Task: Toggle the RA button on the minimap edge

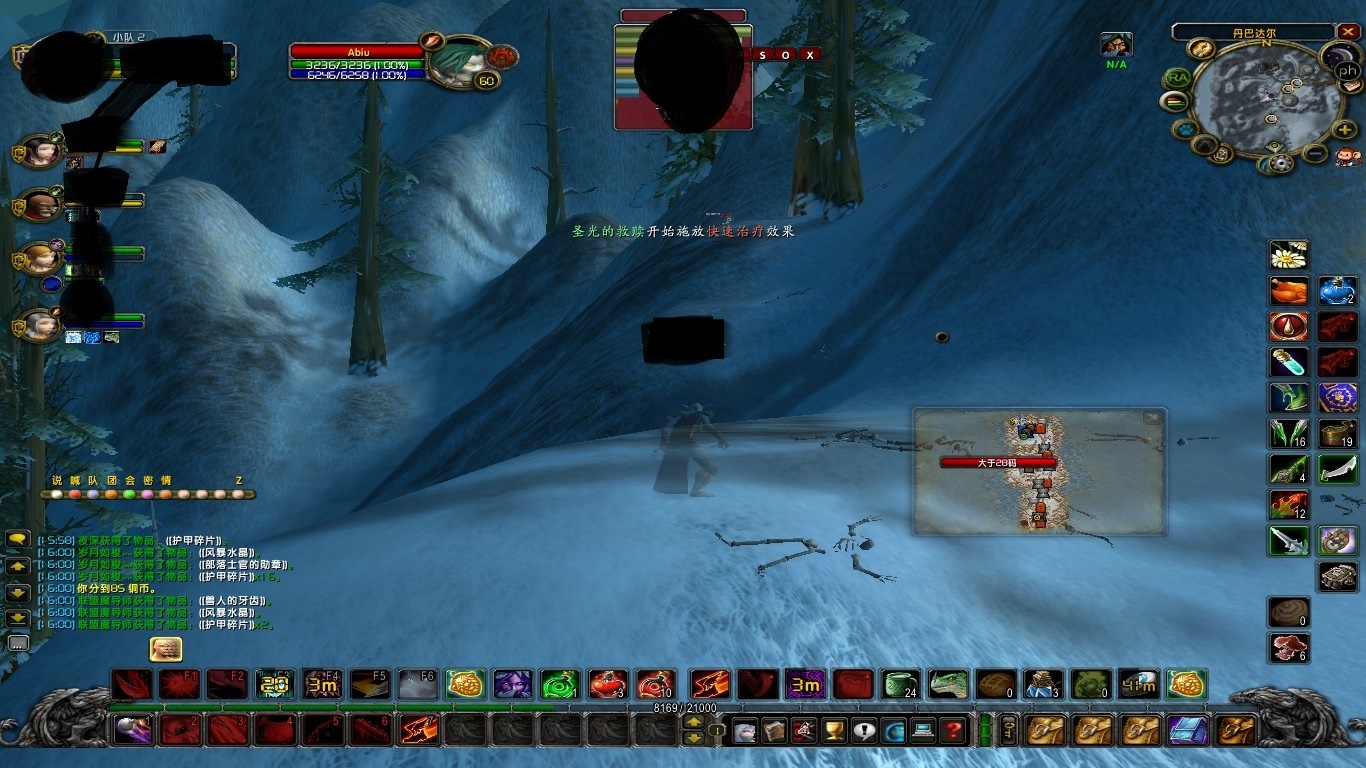Action: pyautogui.click(x=1179, y=76)
